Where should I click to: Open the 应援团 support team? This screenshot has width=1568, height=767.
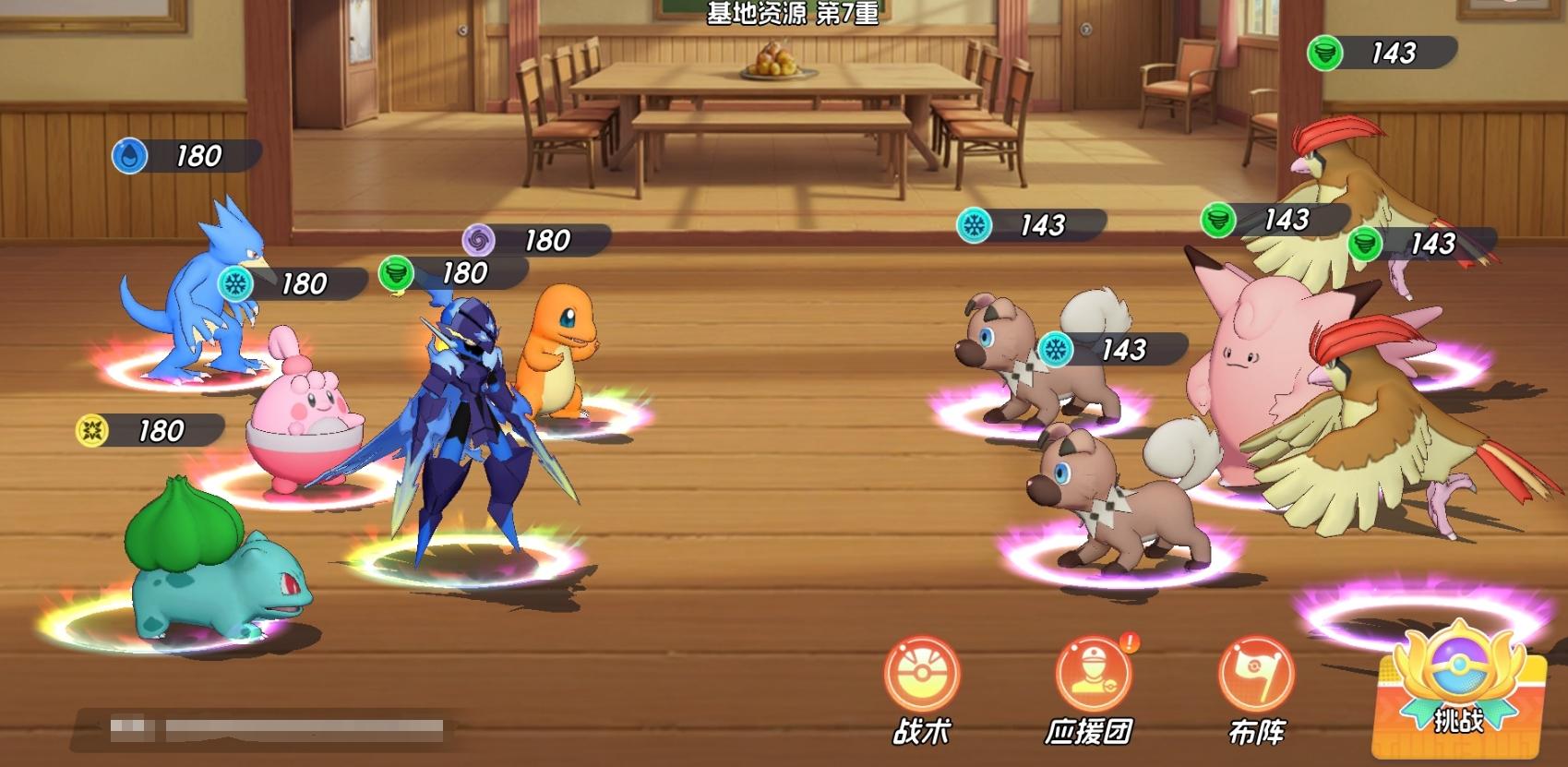1092,677
